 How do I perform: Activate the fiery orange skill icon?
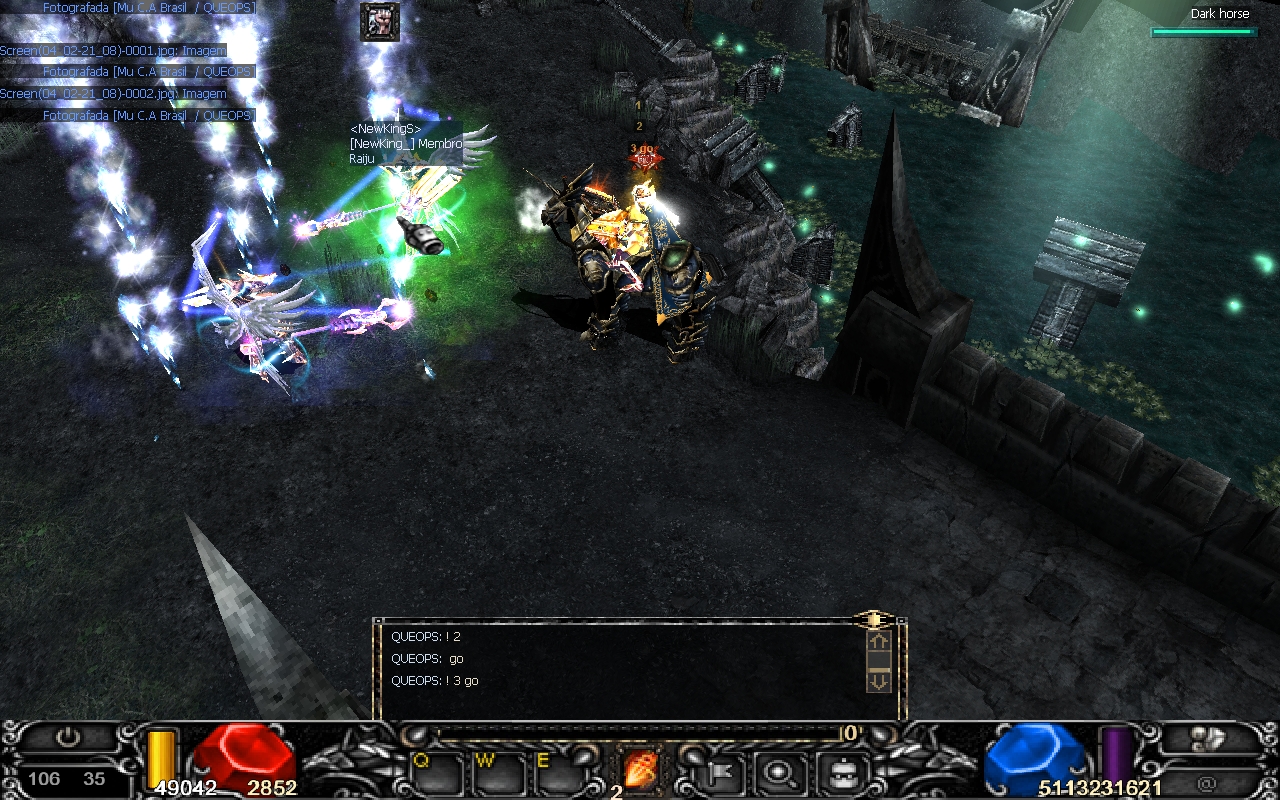640,769
